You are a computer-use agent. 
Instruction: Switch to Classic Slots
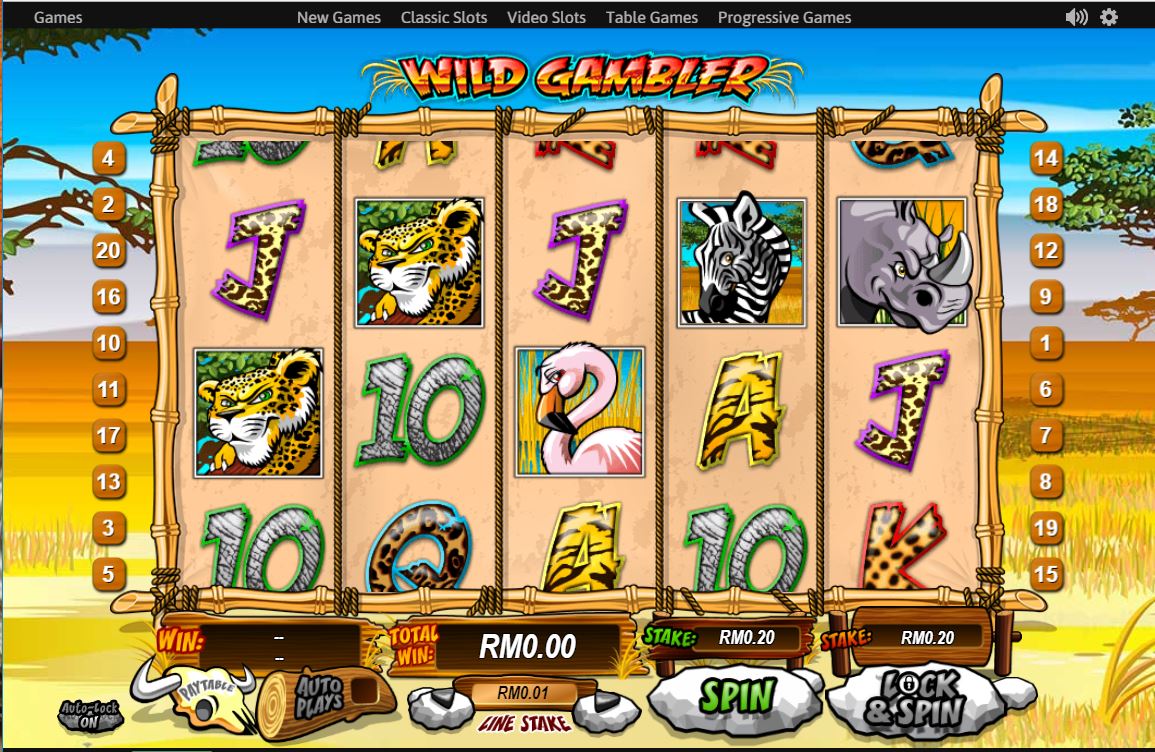tap(444, 17)
